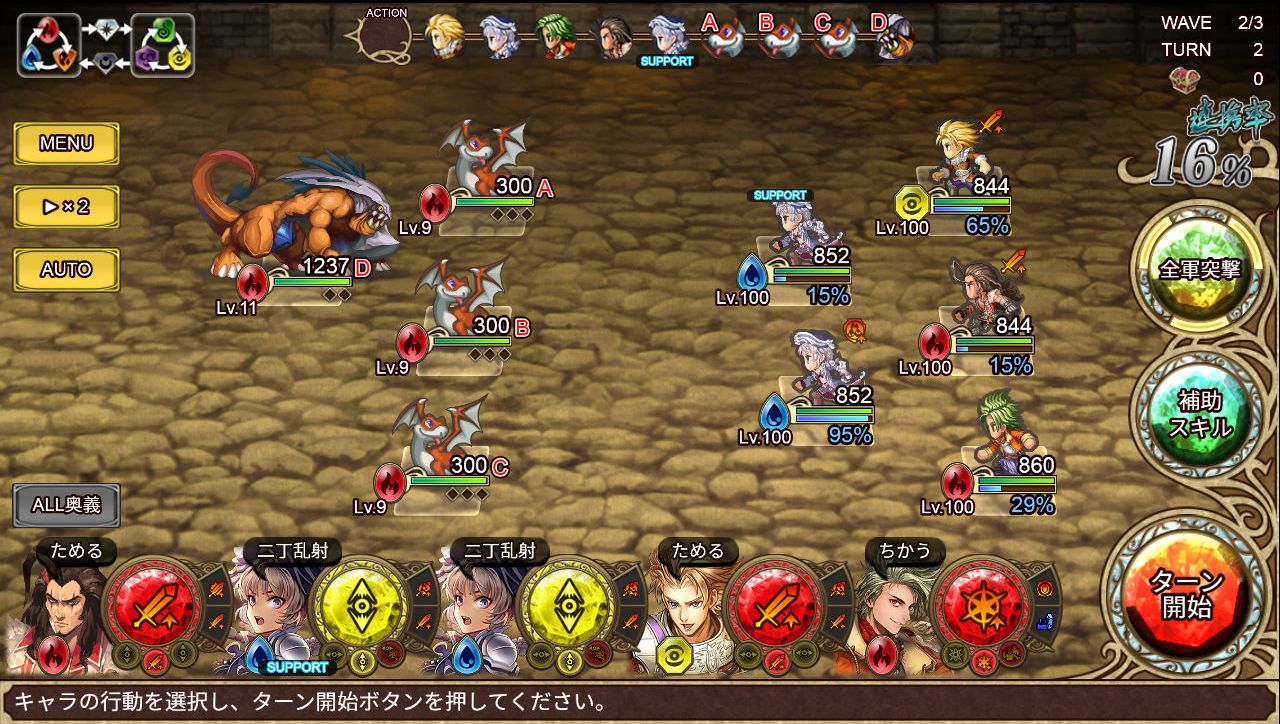Toggle the ×2 battle speed button
The image size is (1280, 724).
click(66, 207)
